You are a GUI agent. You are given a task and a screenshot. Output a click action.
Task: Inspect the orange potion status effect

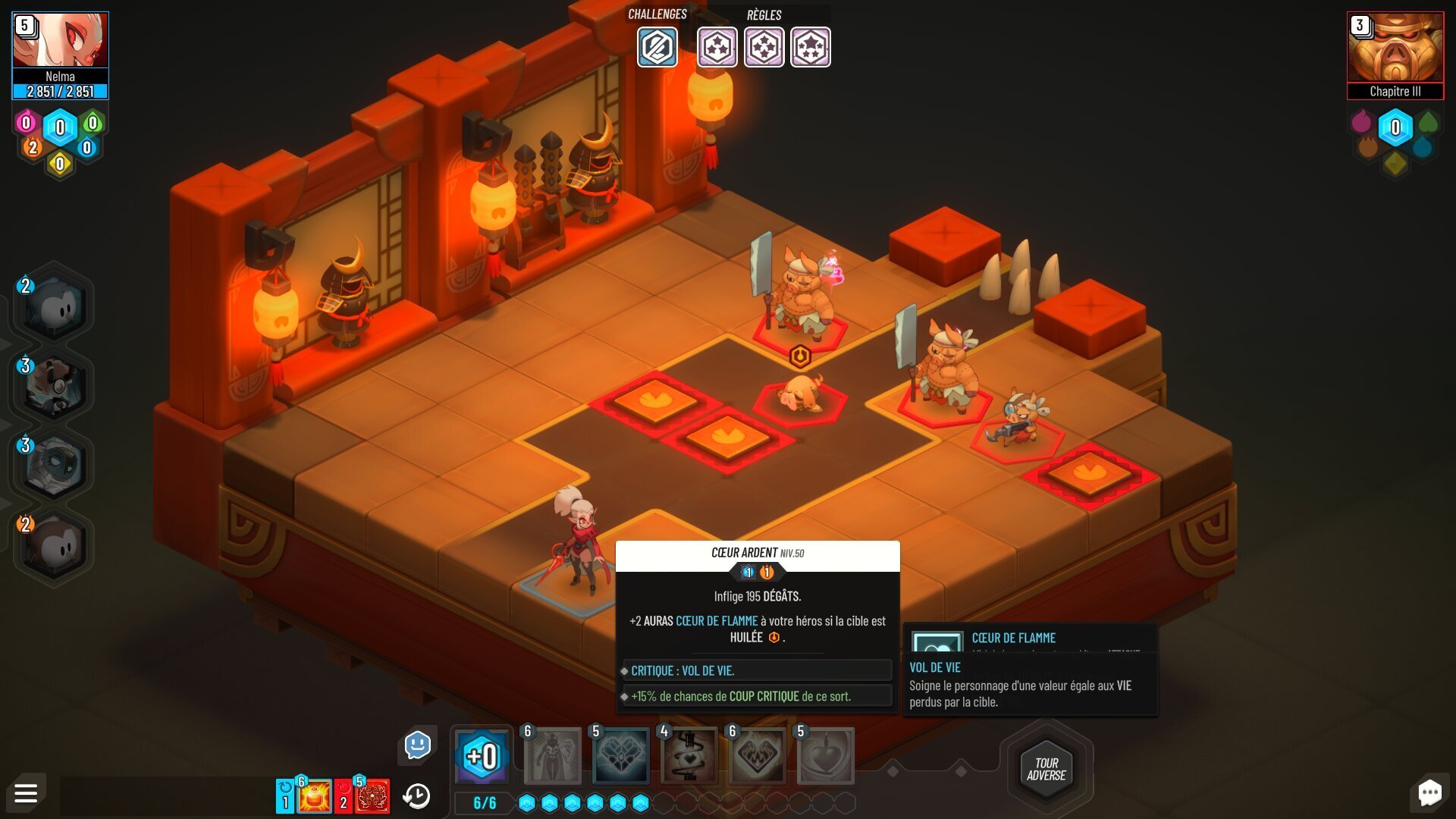[x=314, y=797]
